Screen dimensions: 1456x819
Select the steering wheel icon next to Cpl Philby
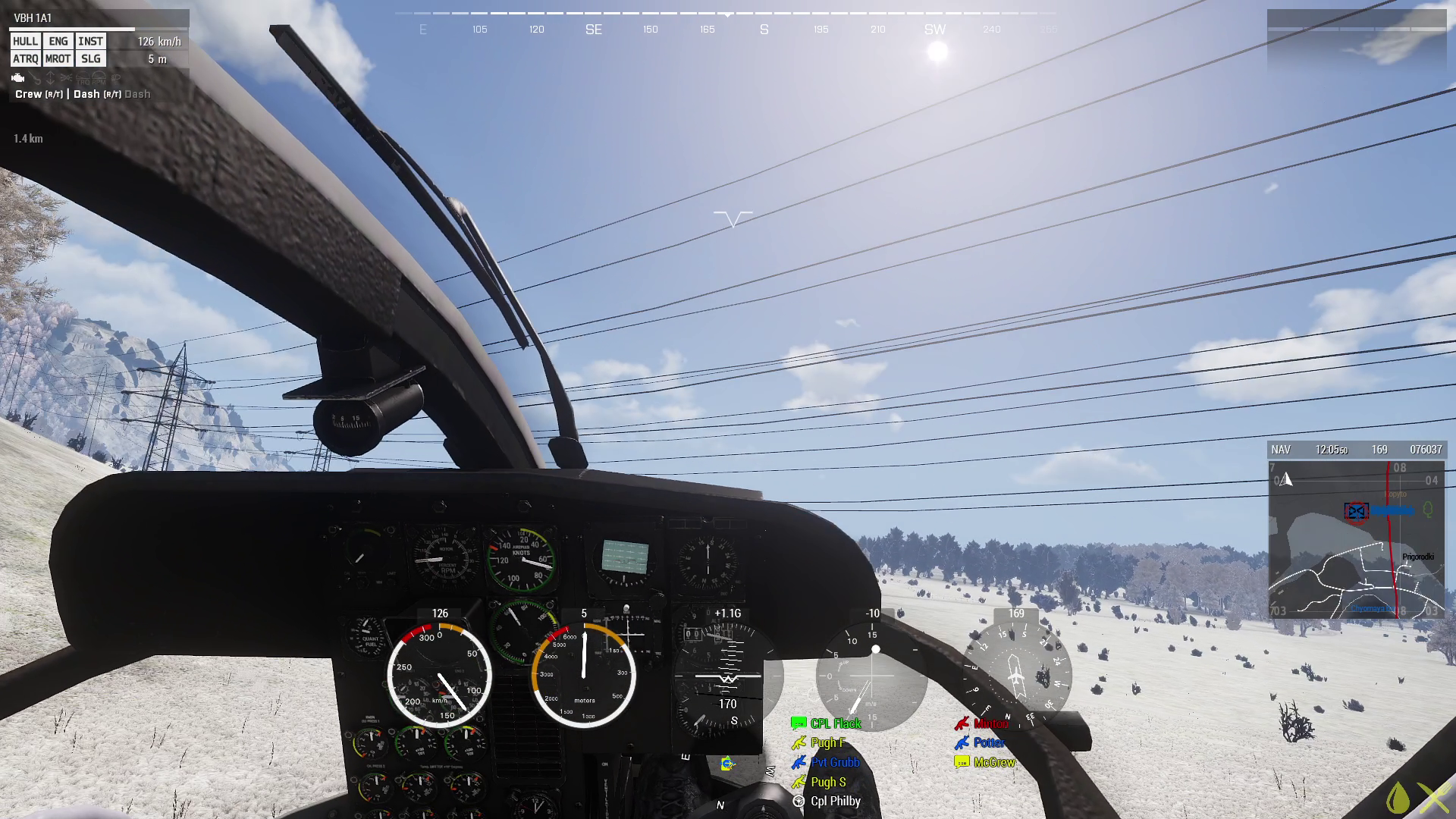tap(799, 802)
